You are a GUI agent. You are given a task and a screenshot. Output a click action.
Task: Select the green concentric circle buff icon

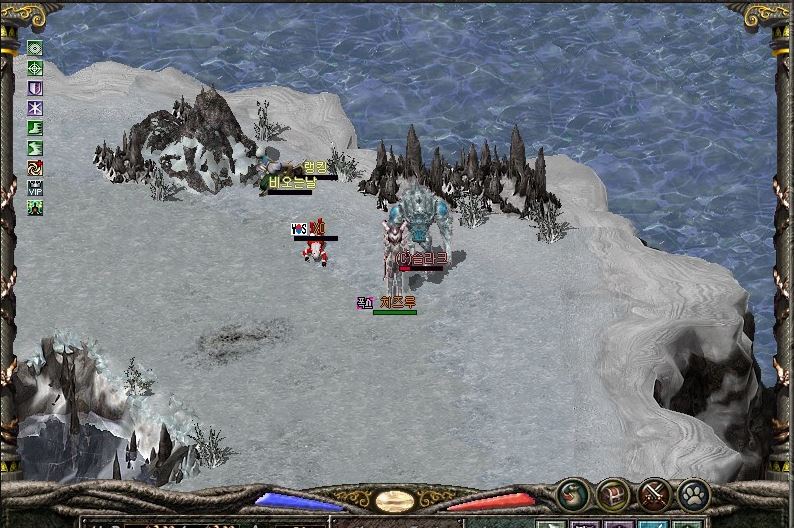coord(35,48)
